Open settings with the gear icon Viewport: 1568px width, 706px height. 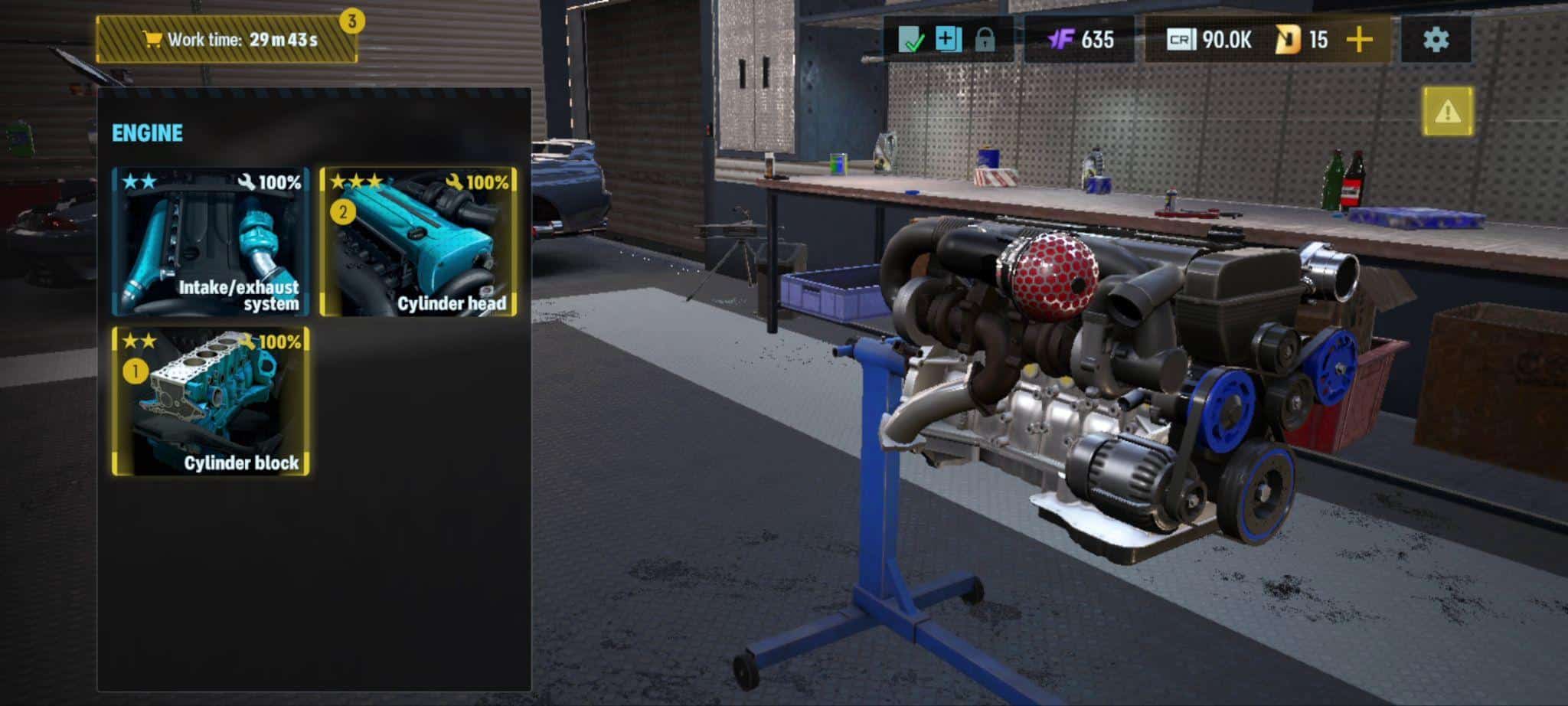(1436, 40)
